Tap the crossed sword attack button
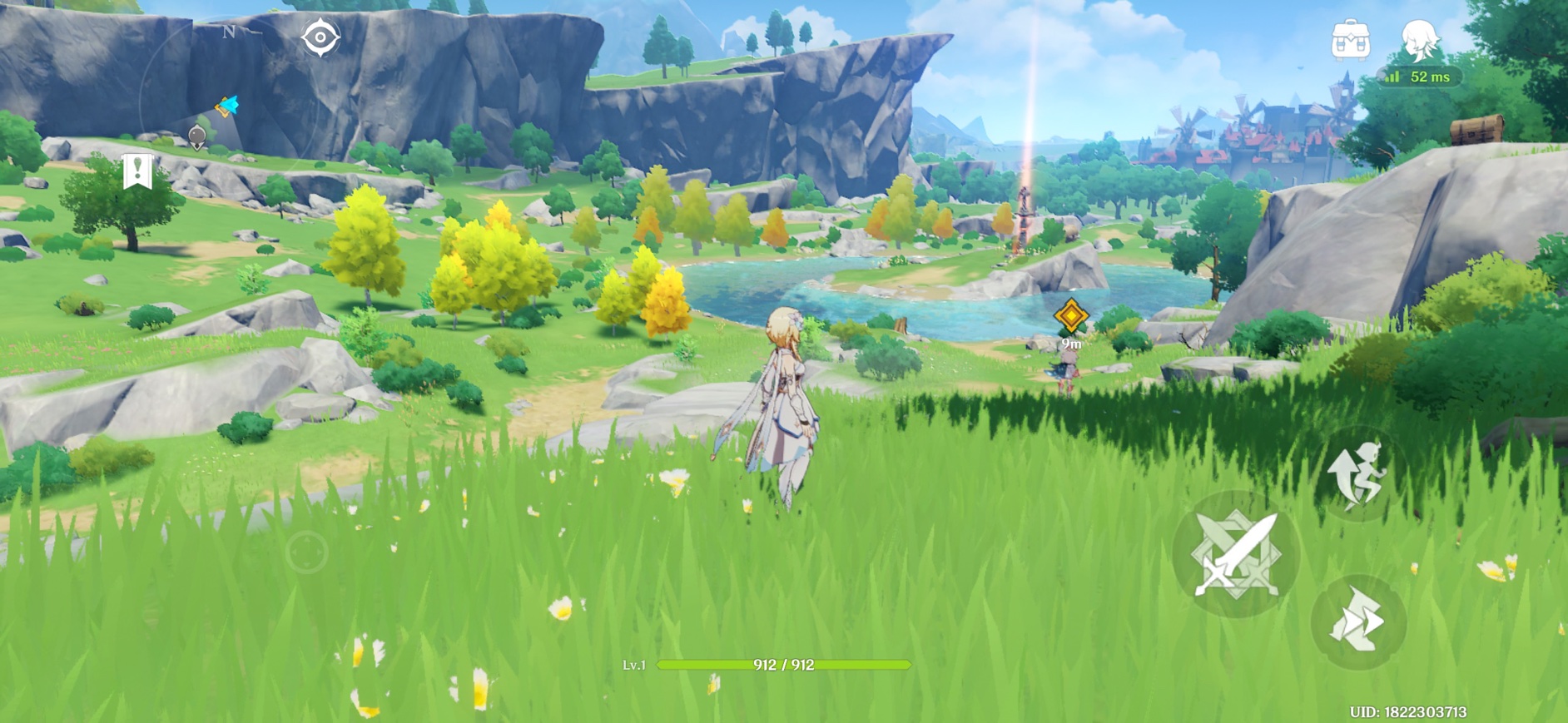The height and width of the screenshot is (723, 1568). [x=1236, y=554]
